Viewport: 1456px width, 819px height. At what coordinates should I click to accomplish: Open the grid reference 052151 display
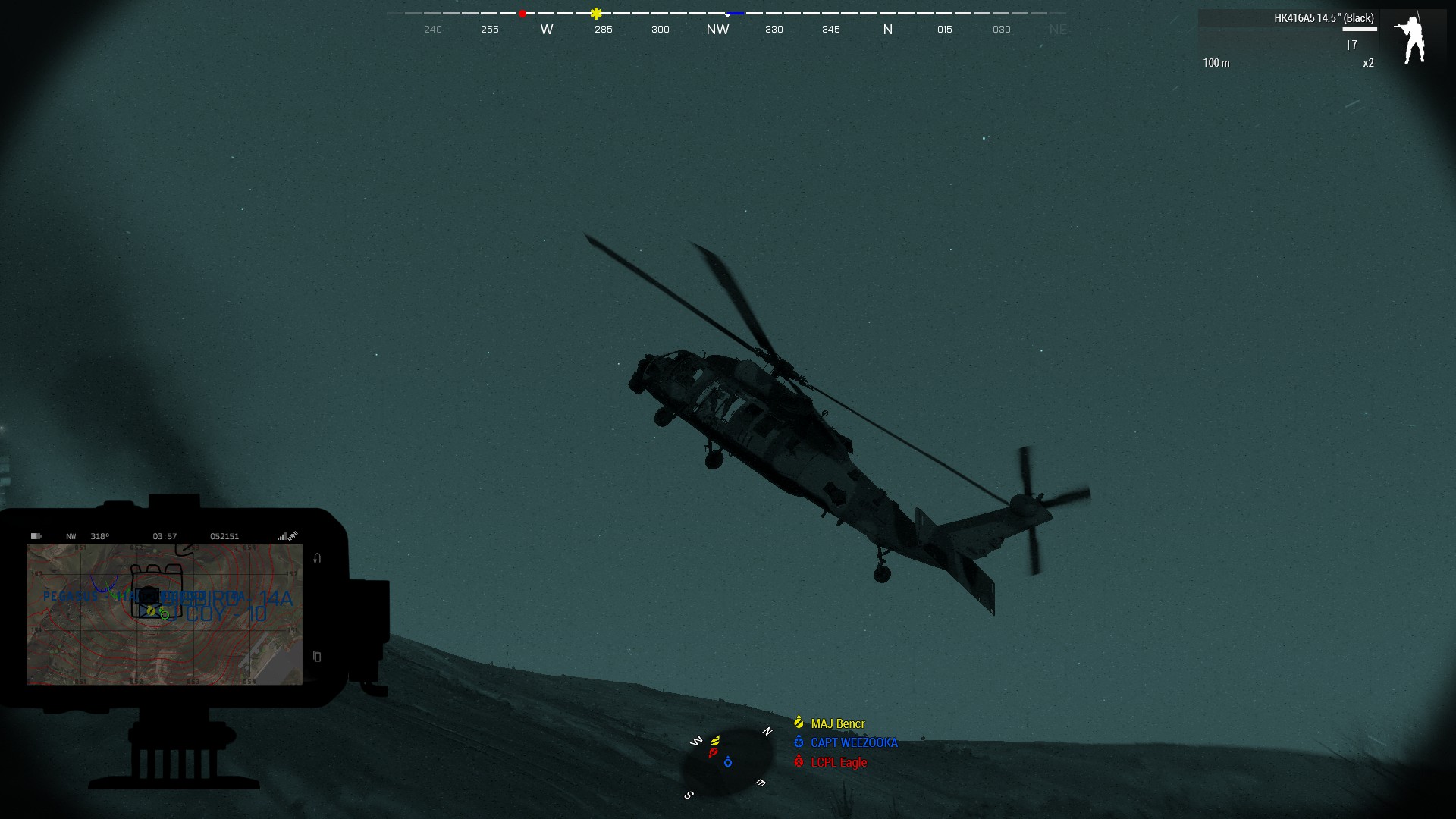[x=225, y=536]
